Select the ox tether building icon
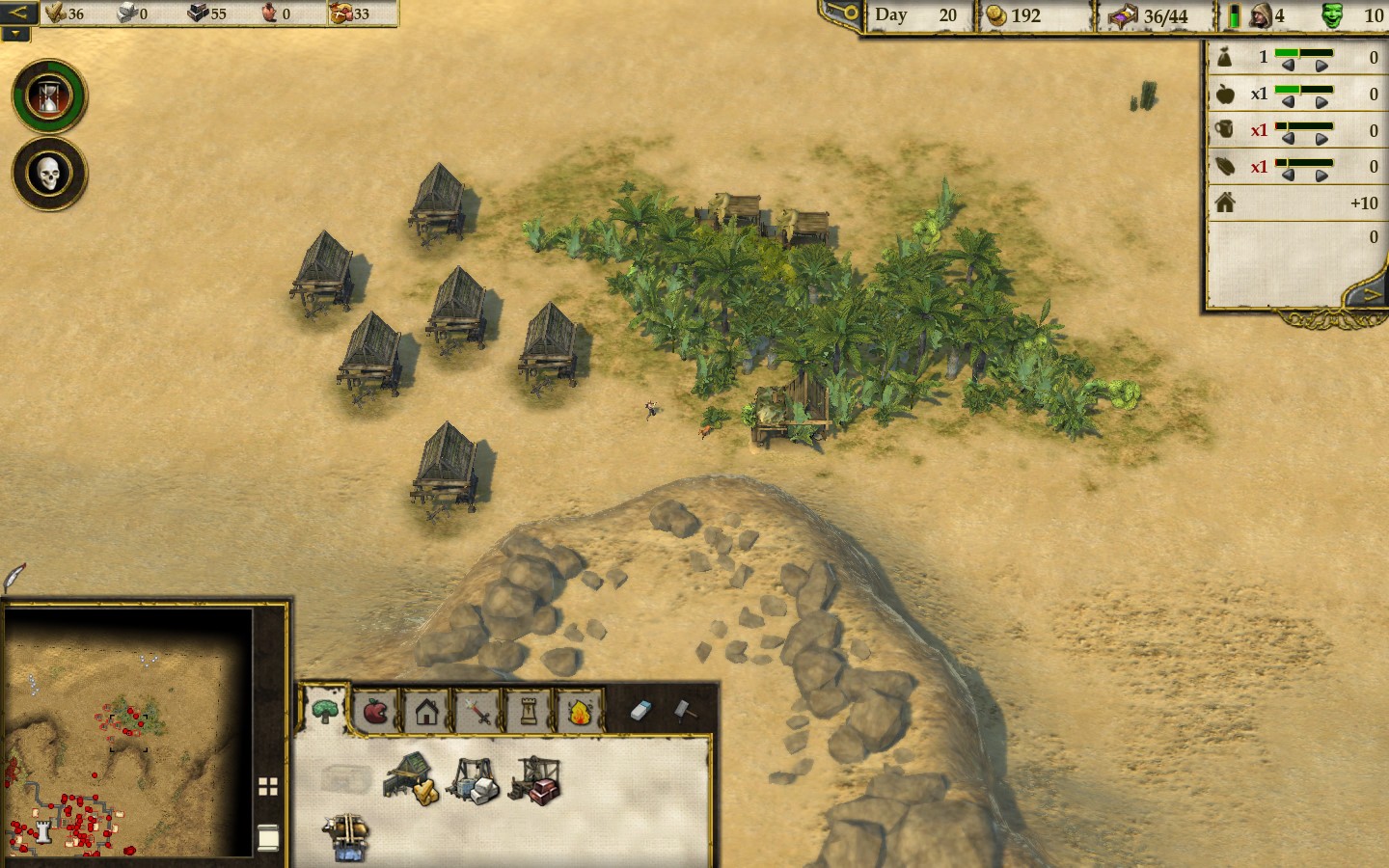 click(346, 835)
